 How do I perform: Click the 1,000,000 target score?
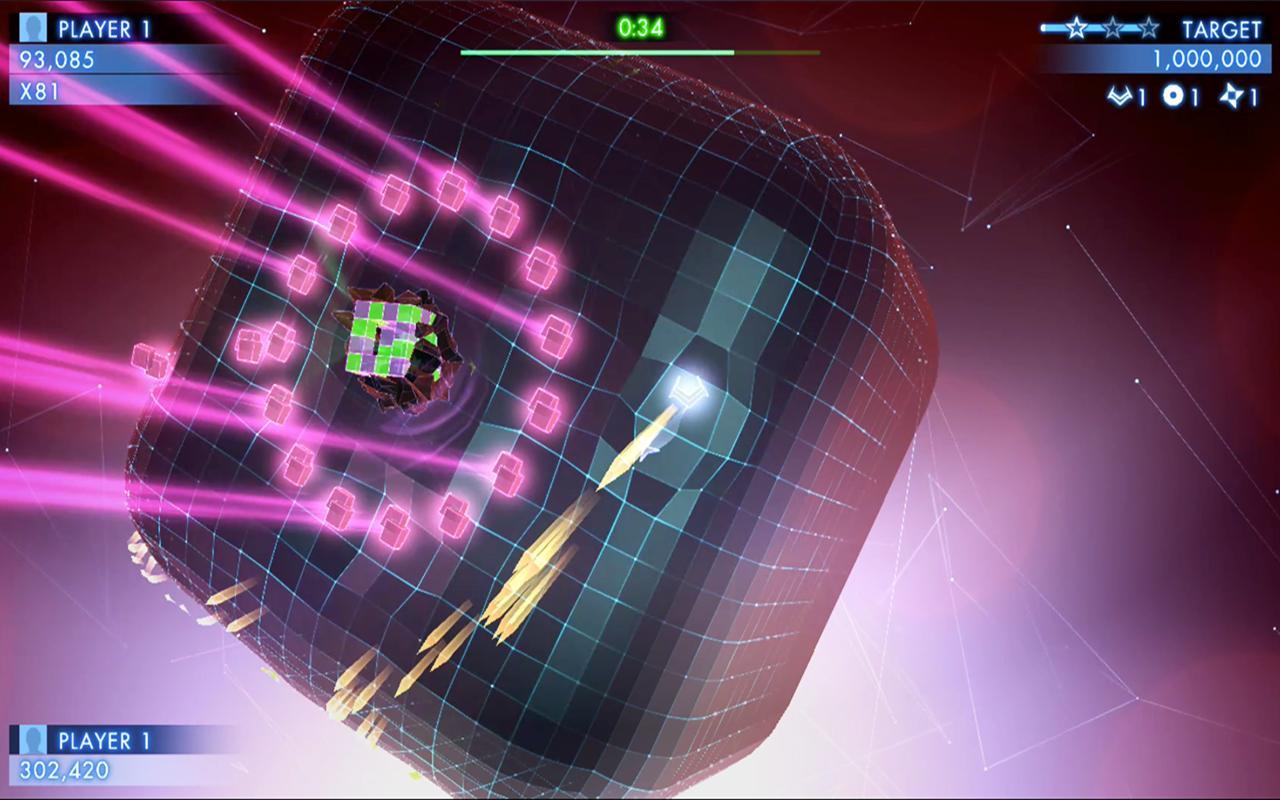coord(1206,57)
